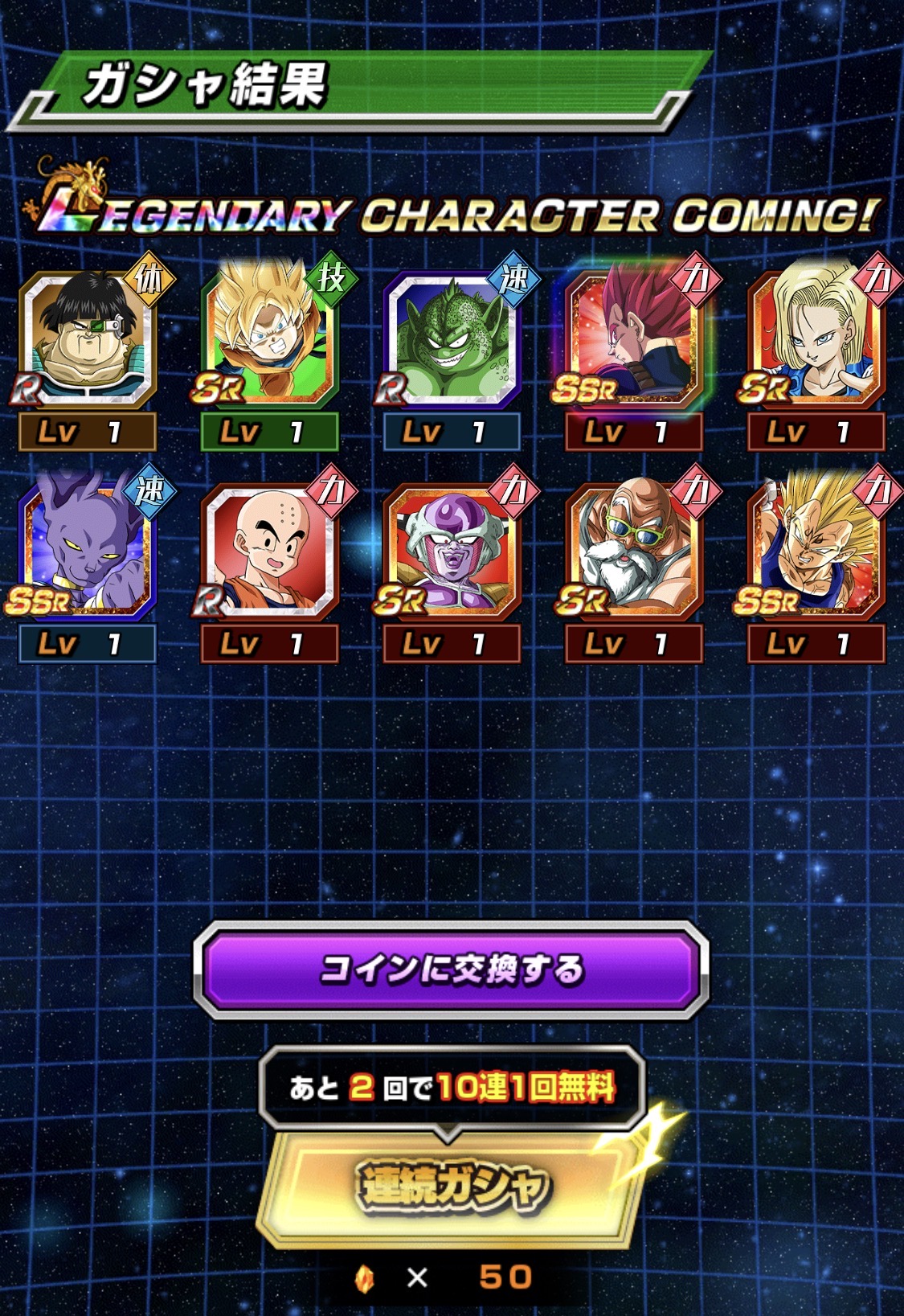Viewport: 904px width, 1316px height.
Task: Select the R card with the scouter-wearing soldier
Action: pos(87,339)
